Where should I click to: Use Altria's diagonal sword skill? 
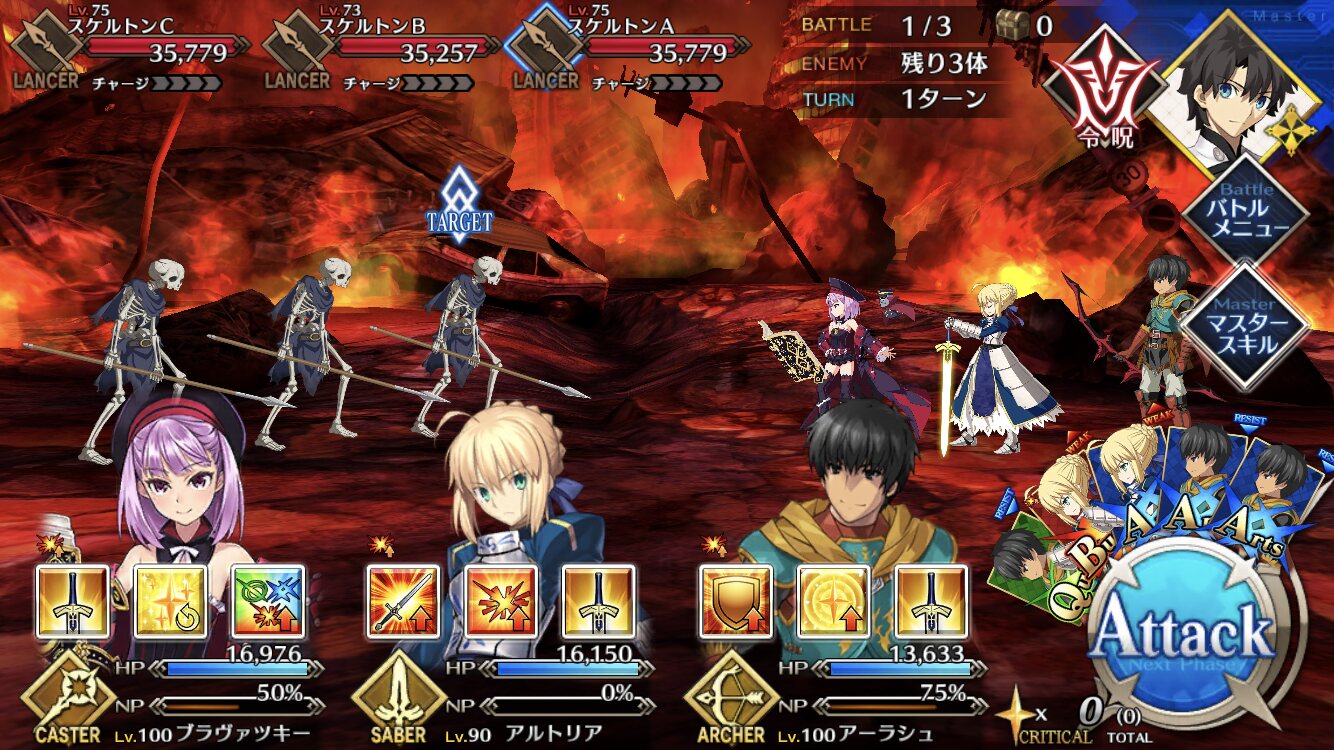click(403, 602)
